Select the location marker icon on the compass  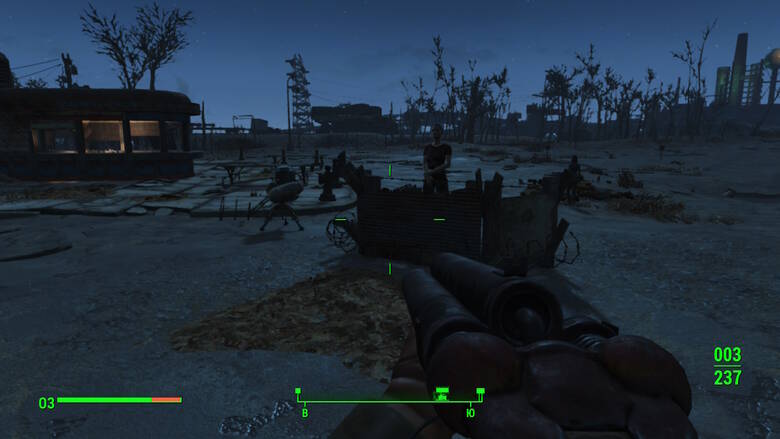pos(441,394)
